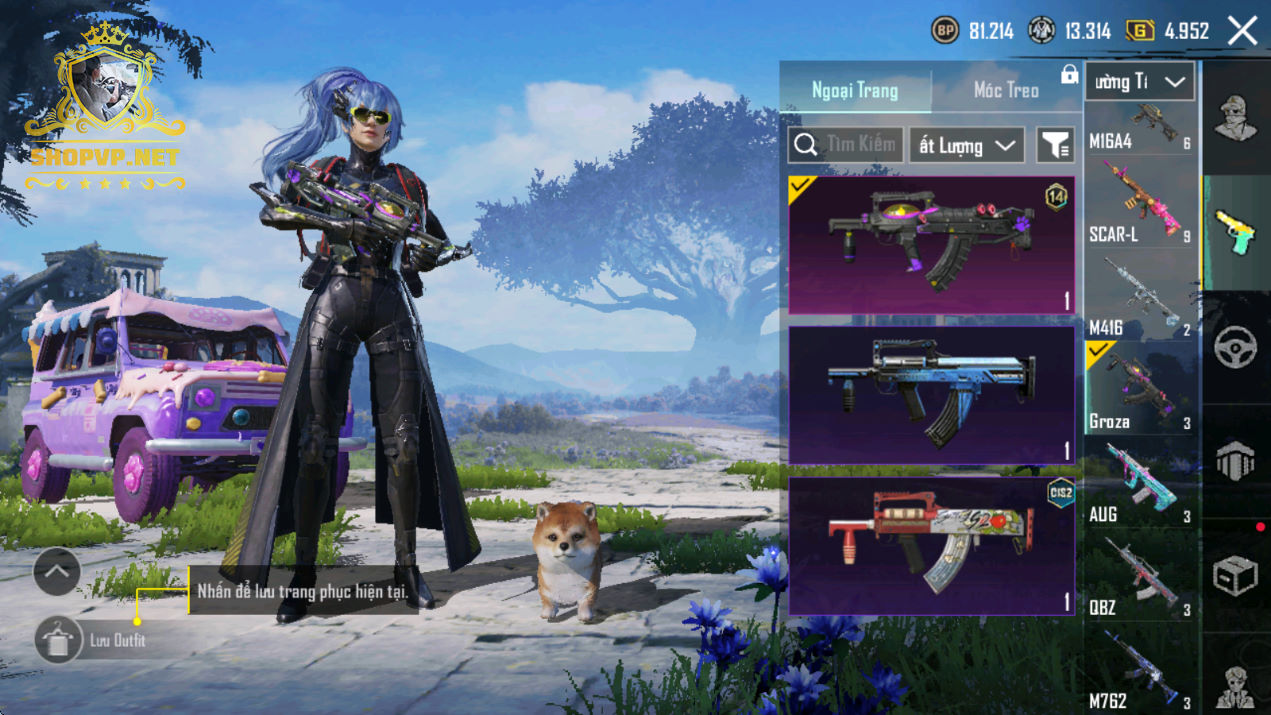
Task: Open the quality sort dropdown
Action: [x=966, y=145]
